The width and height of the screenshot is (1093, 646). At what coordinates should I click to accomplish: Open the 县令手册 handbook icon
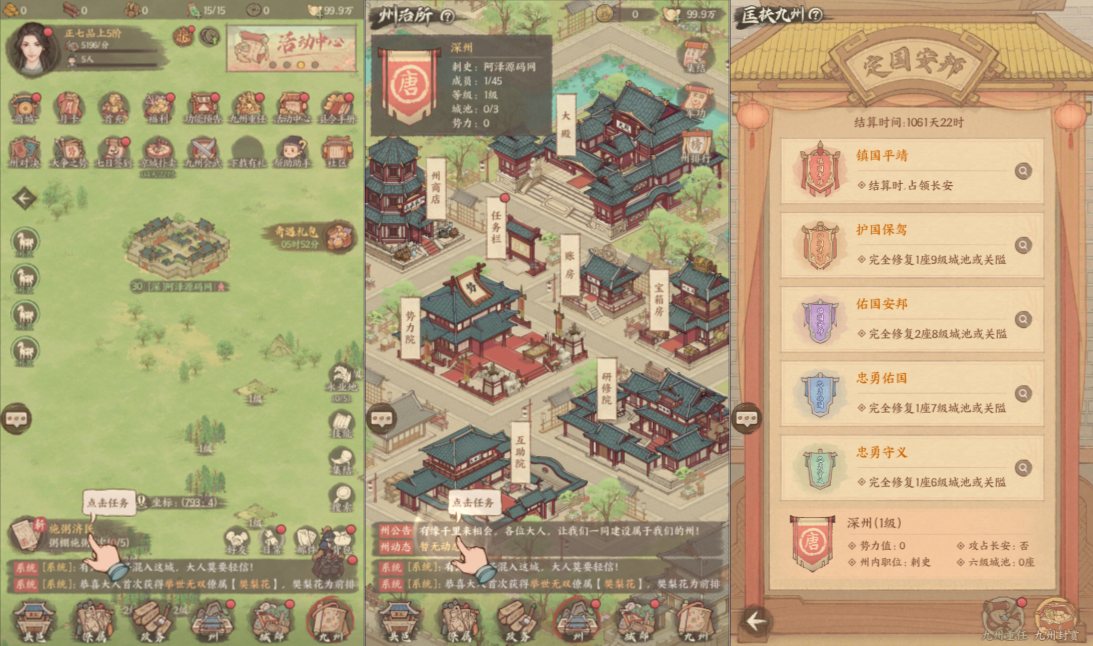click(x=336, y=106)
